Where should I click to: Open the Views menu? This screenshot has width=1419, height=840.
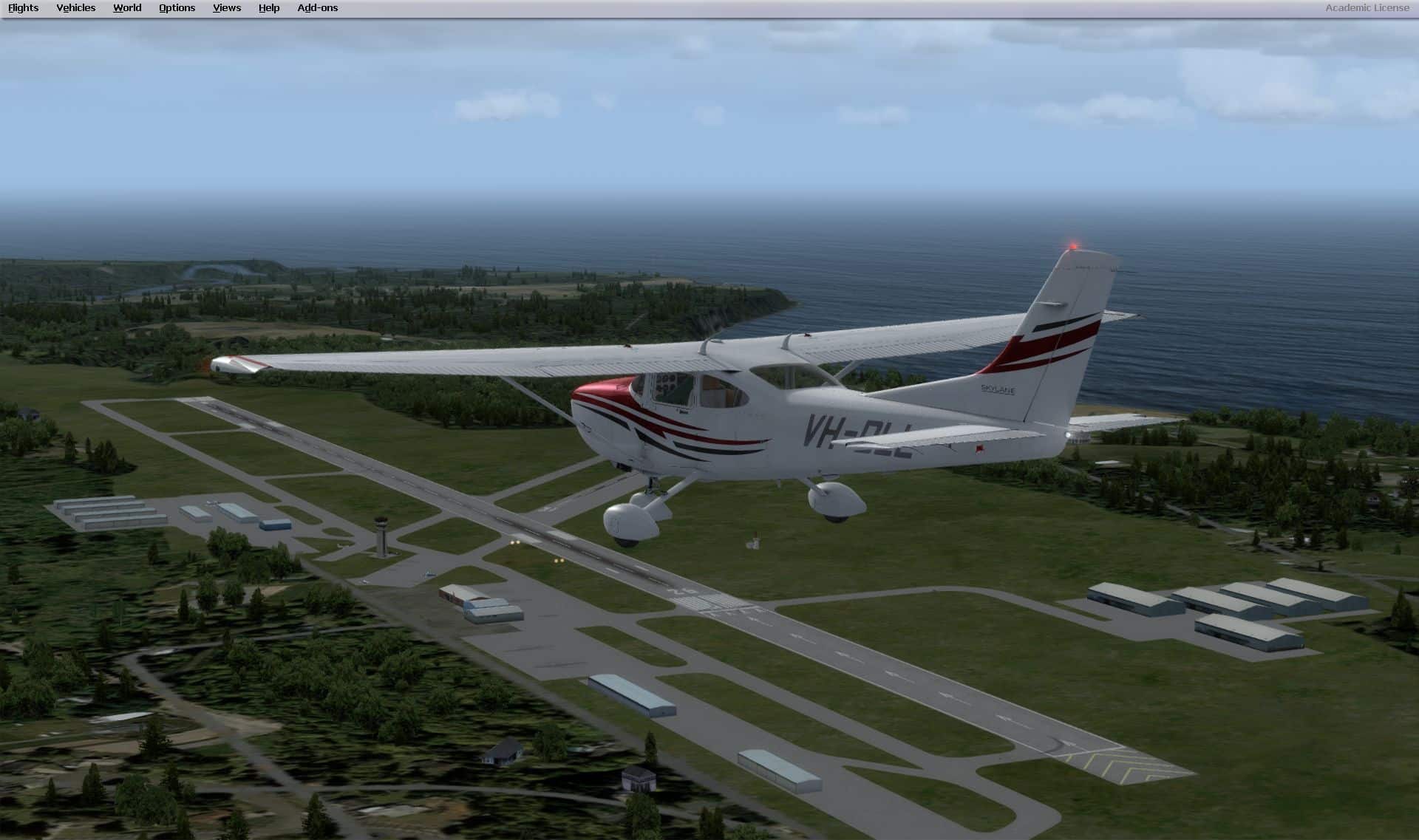point(227,8)
